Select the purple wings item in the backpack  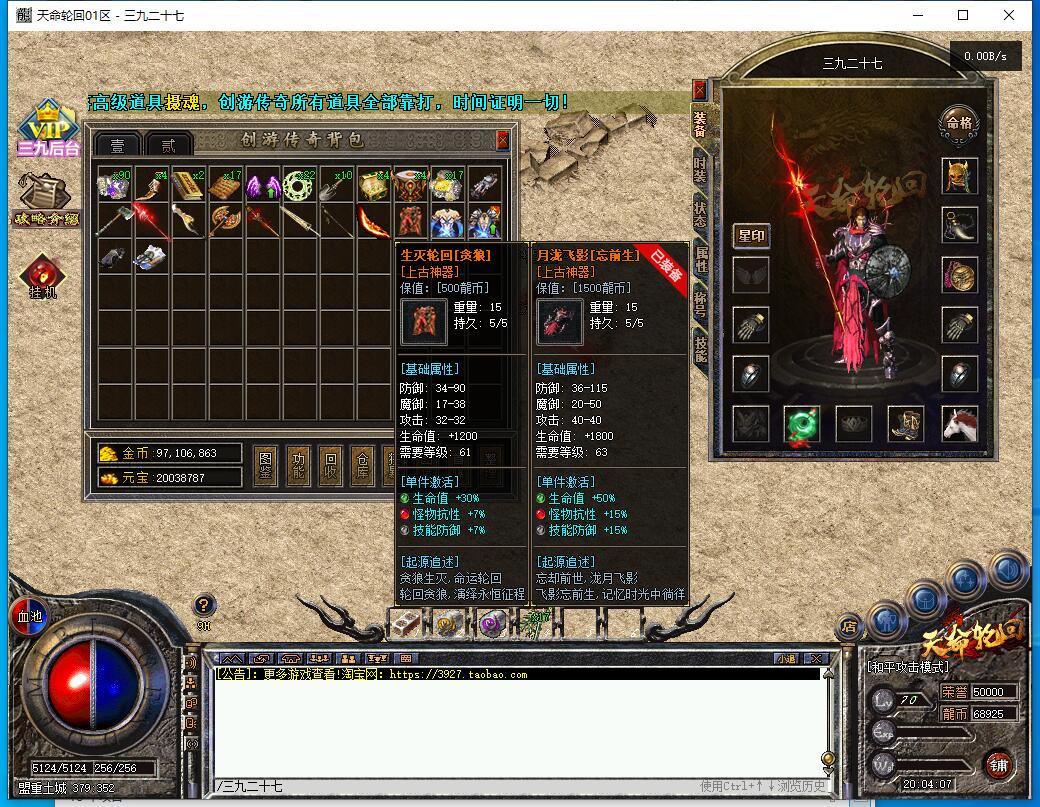pos(262,185)
